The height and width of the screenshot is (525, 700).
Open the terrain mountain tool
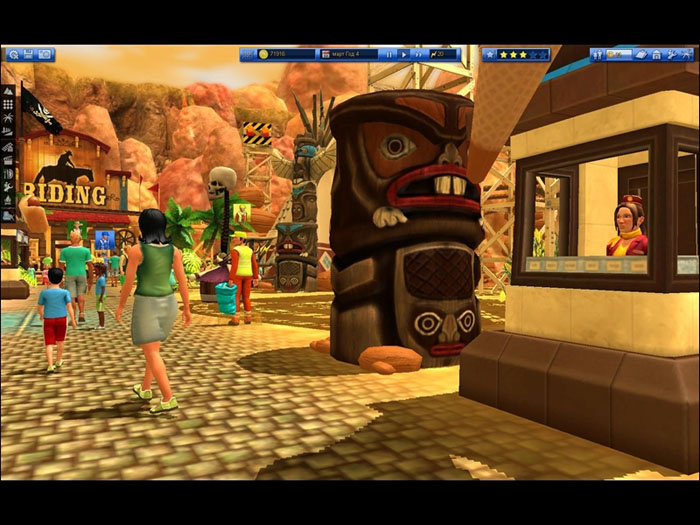click(9, 90)
